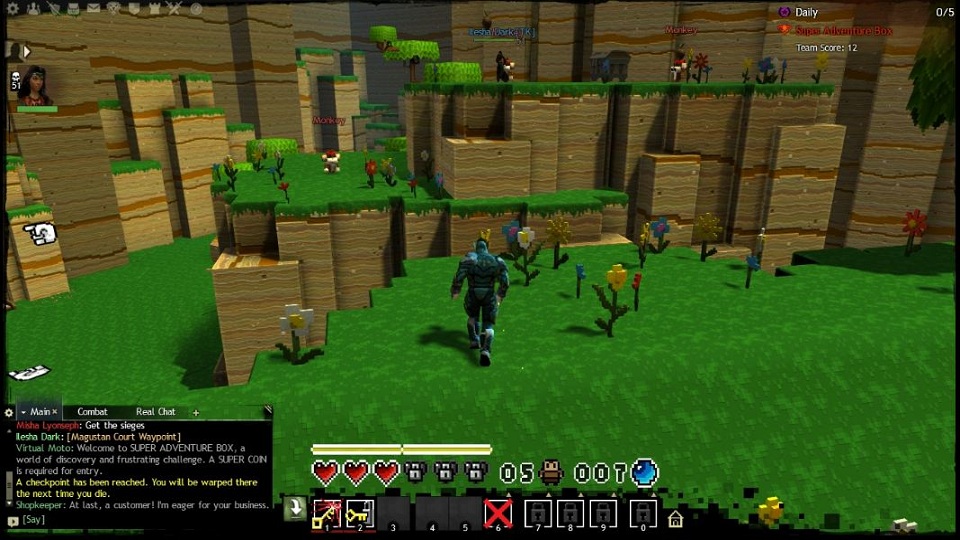Screen dimensions: 960x540
Task: Click the Say chat input field
Action: click(x=140, y=520)
